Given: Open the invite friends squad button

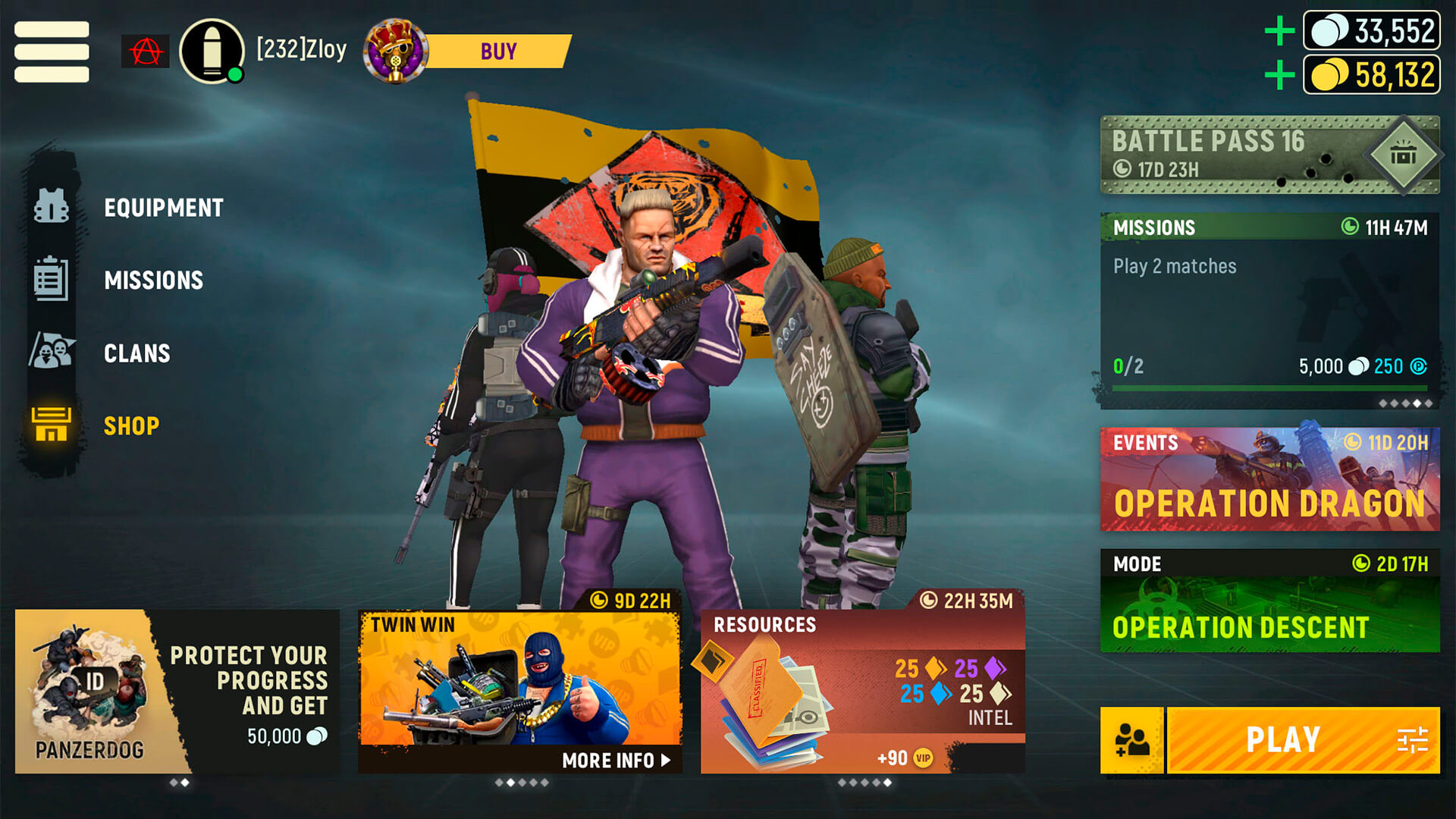Looking at the screenshot, I should click(1131, 740).
